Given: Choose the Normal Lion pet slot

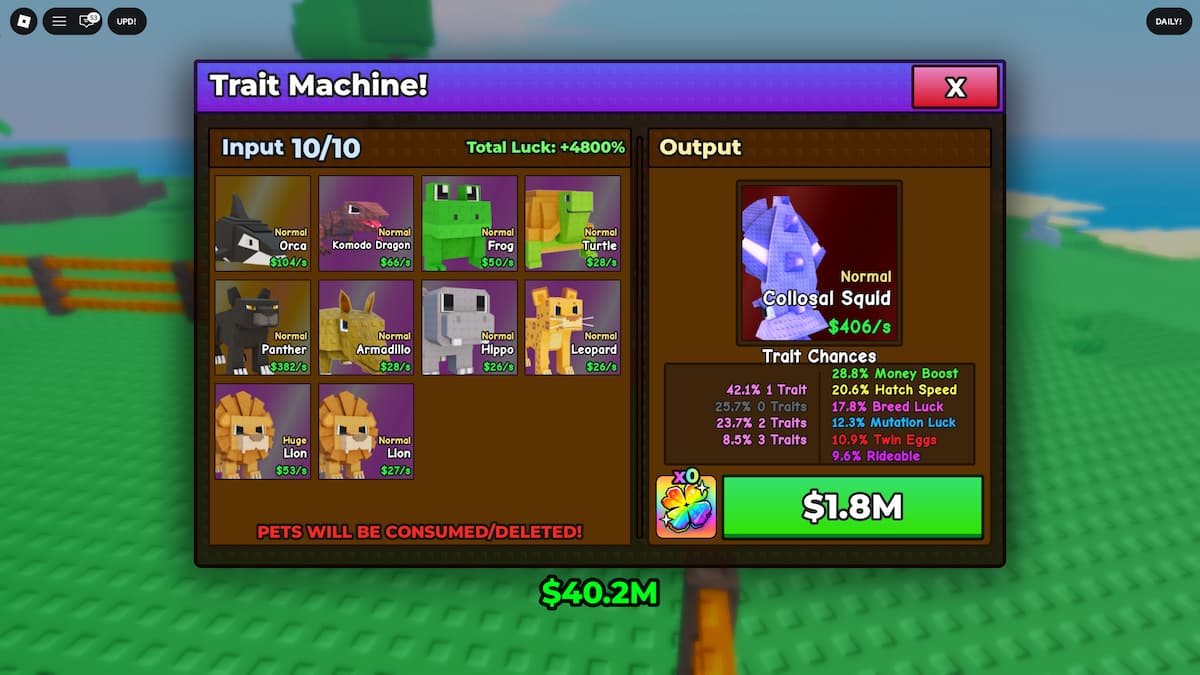Looking at the screenshot, I should [366, 431].
